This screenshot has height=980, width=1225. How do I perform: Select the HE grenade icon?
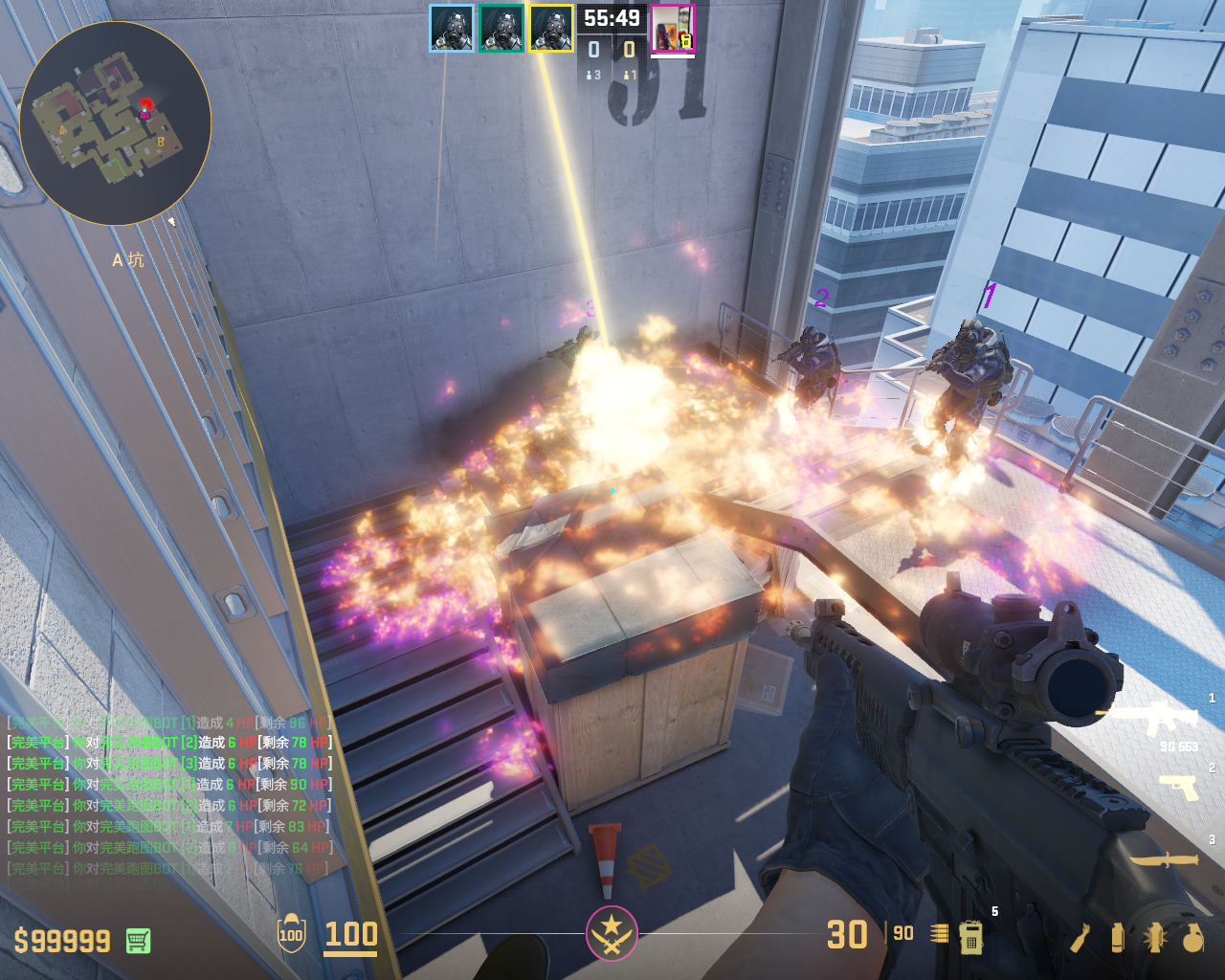point(1192,938)
